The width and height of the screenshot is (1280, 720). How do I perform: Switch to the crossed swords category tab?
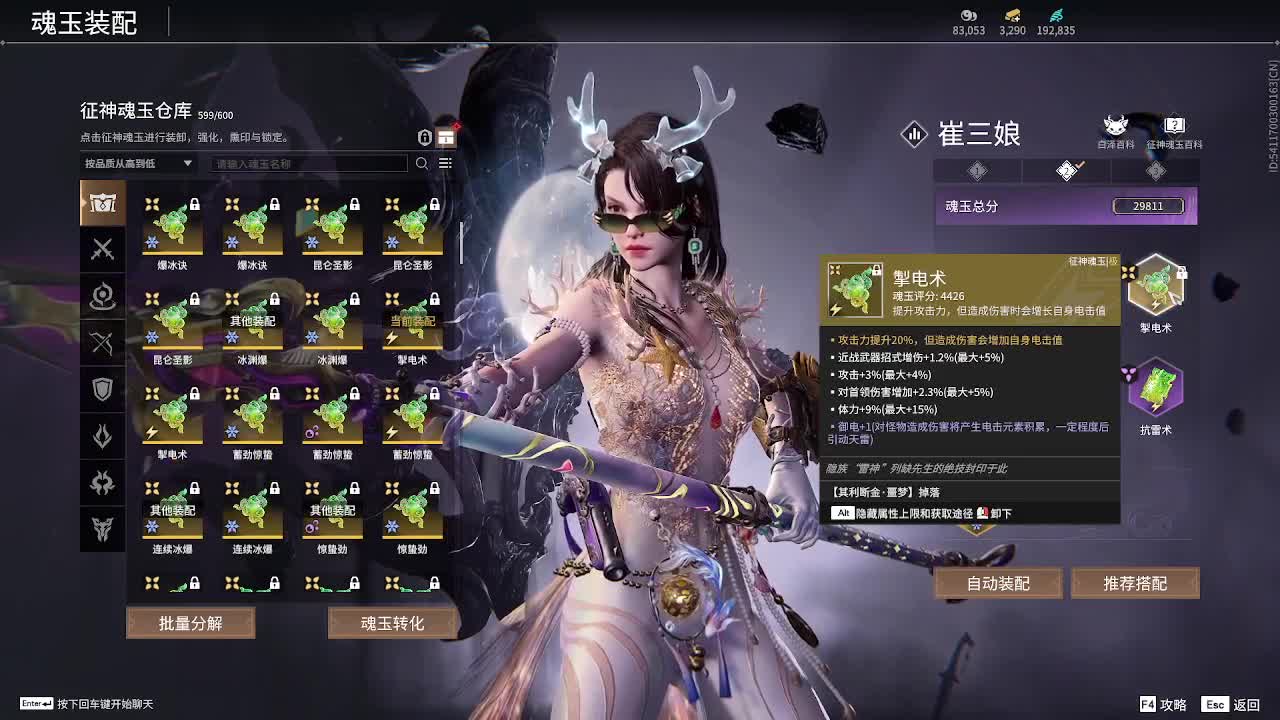[103, 250]
